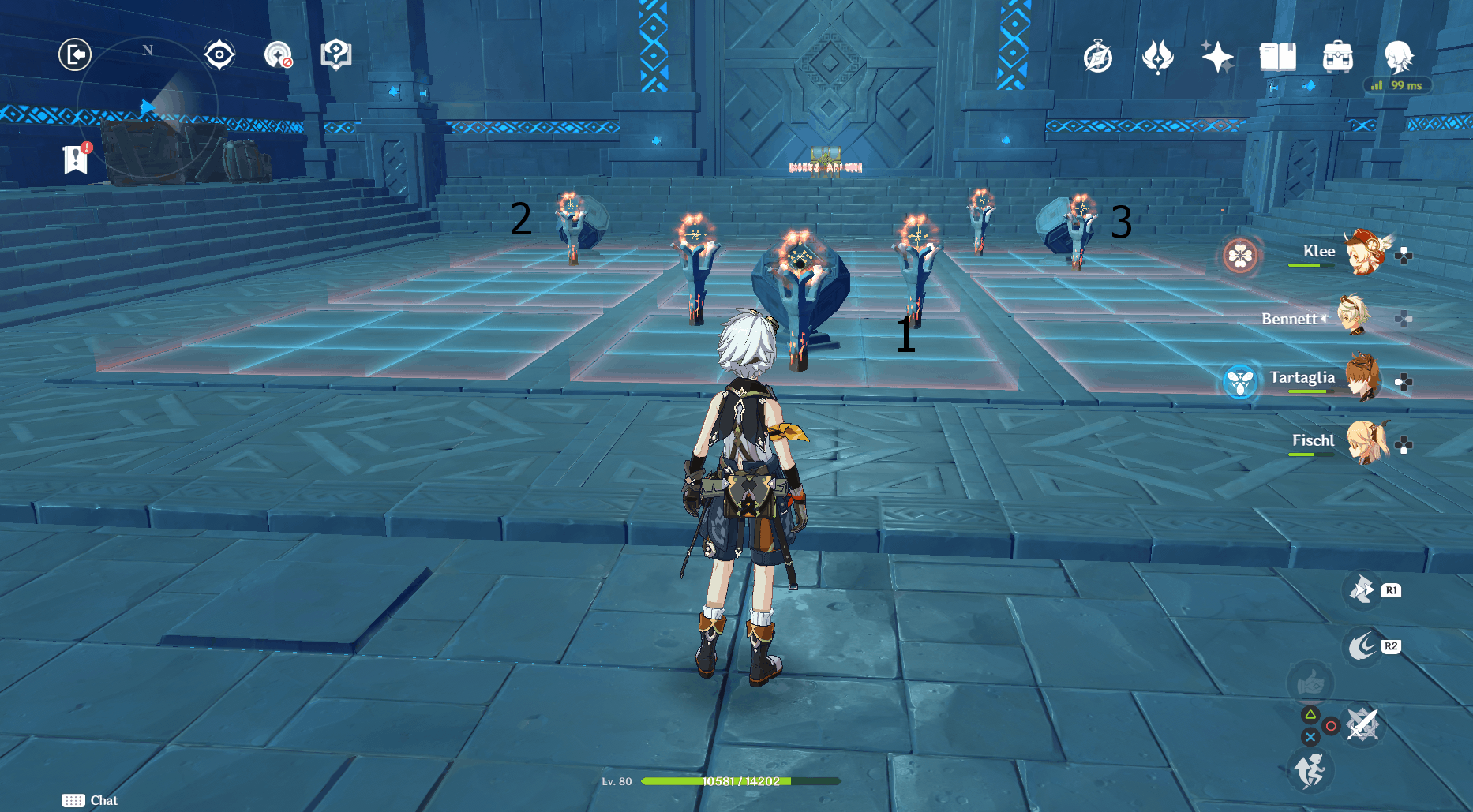Open the quest notification with red exclamation badge
The image size is (1473, 812).
pyautogui.click(x=76, y=157)
